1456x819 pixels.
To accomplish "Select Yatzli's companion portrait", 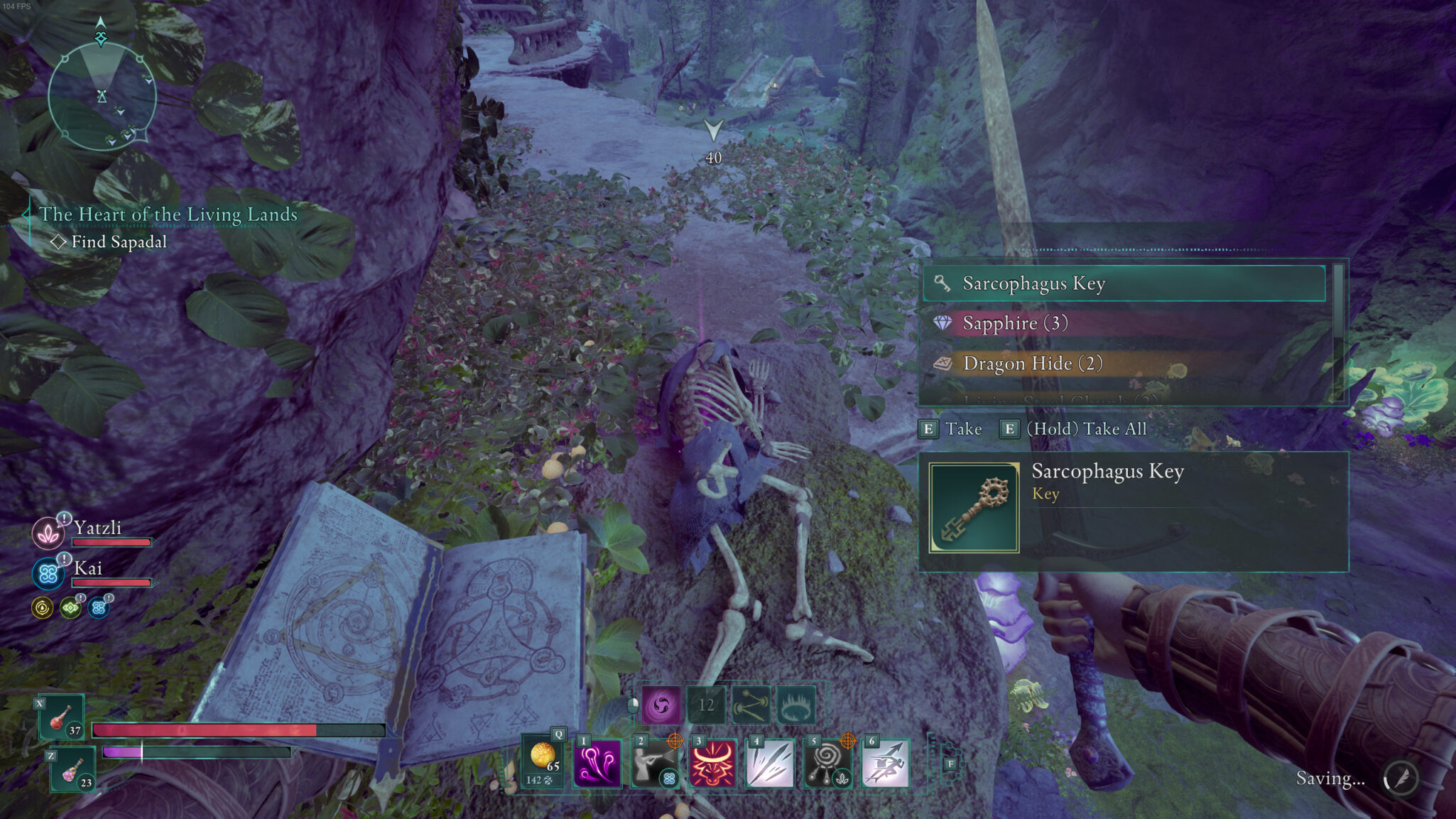I will [x=48, y=533].
